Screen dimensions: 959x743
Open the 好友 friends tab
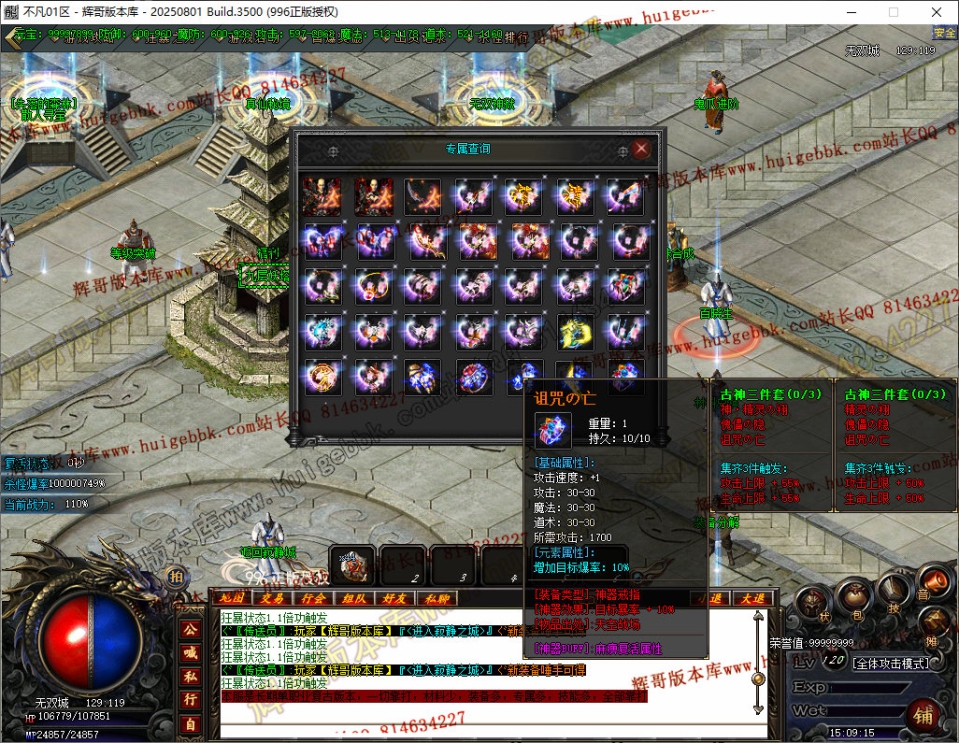(x=394, y=598)
